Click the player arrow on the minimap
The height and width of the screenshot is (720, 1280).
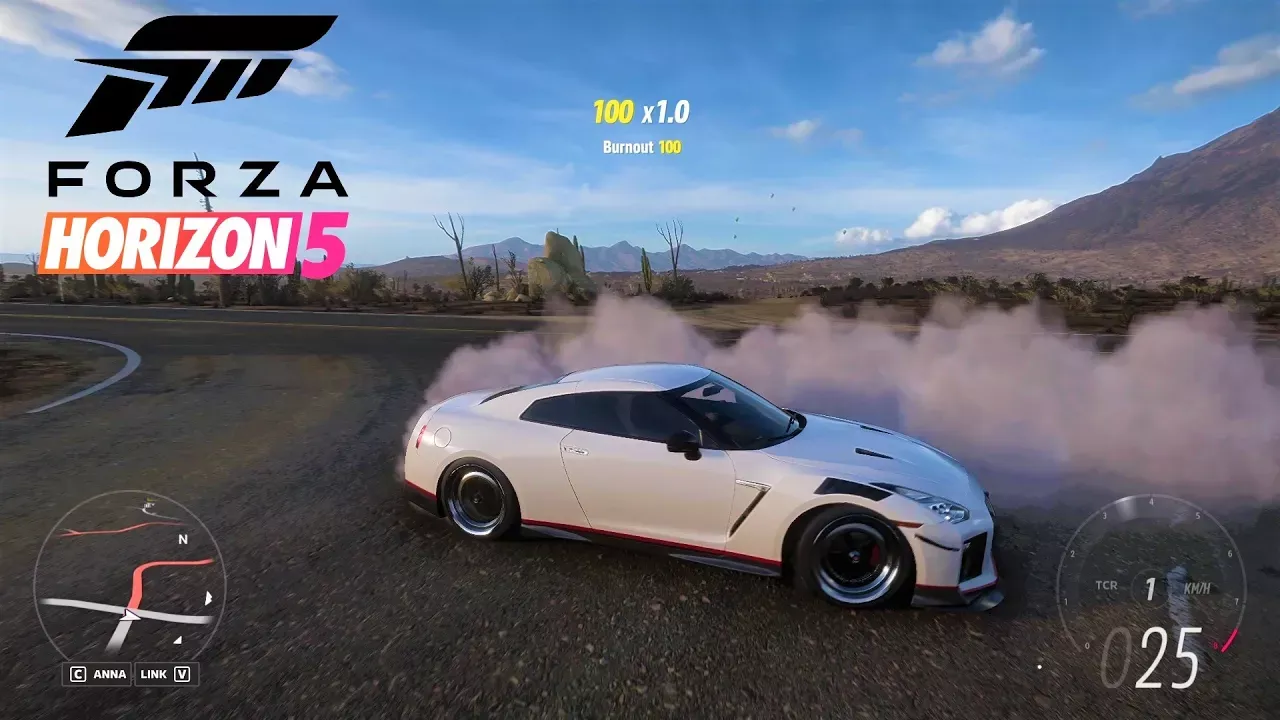click(126, 610)
